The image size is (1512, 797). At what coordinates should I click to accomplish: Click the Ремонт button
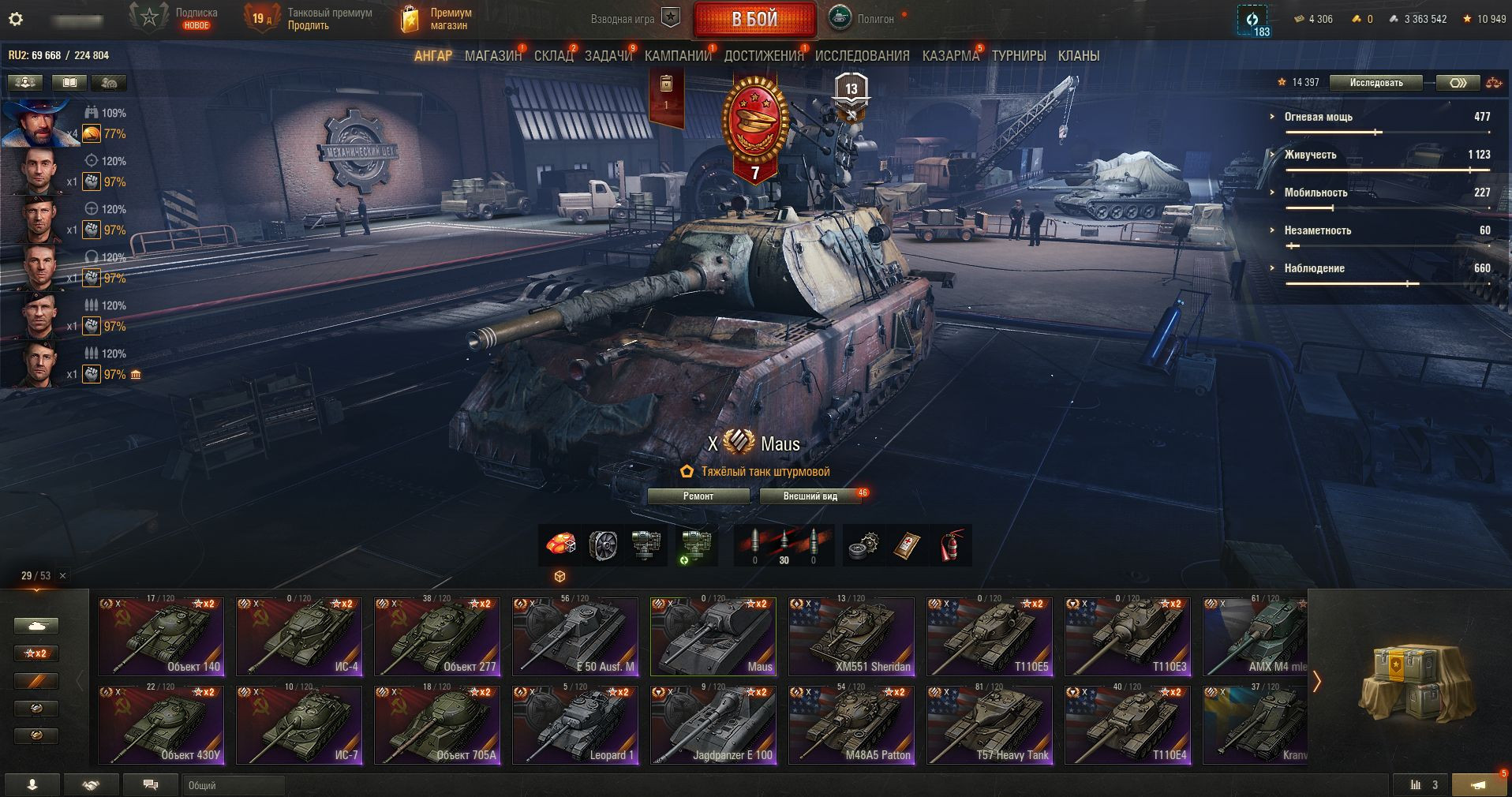(x=698, y=496)
